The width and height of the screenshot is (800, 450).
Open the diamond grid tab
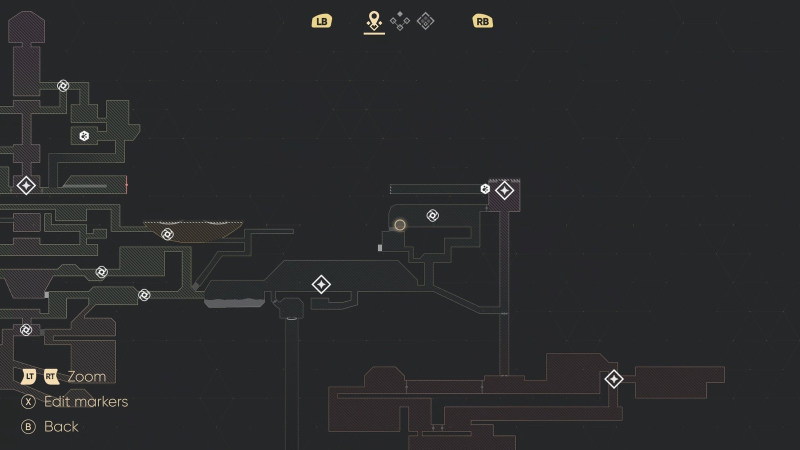(425, 20)
